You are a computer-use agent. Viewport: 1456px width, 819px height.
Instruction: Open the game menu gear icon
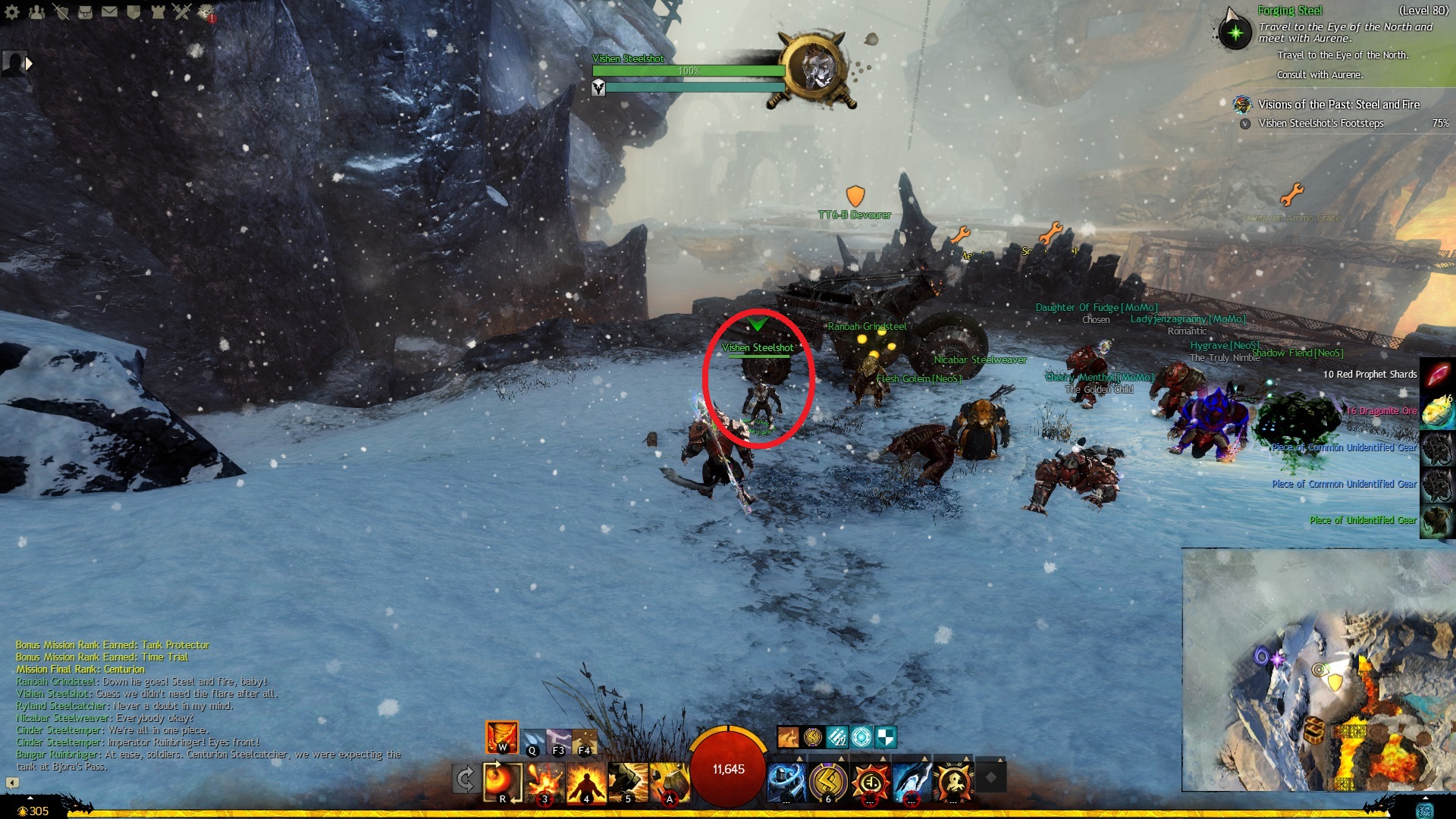(12, 11)
